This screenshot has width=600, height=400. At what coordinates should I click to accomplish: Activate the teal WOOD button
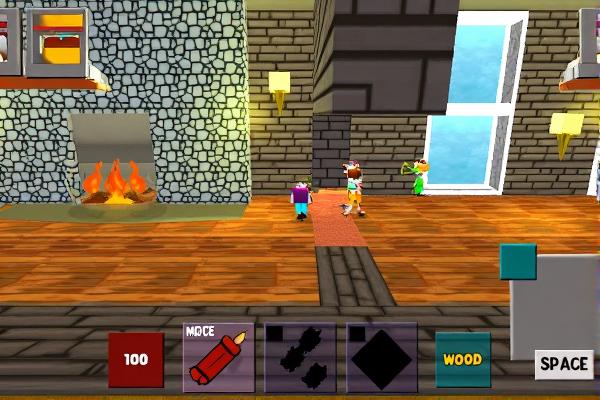(463, 359)
